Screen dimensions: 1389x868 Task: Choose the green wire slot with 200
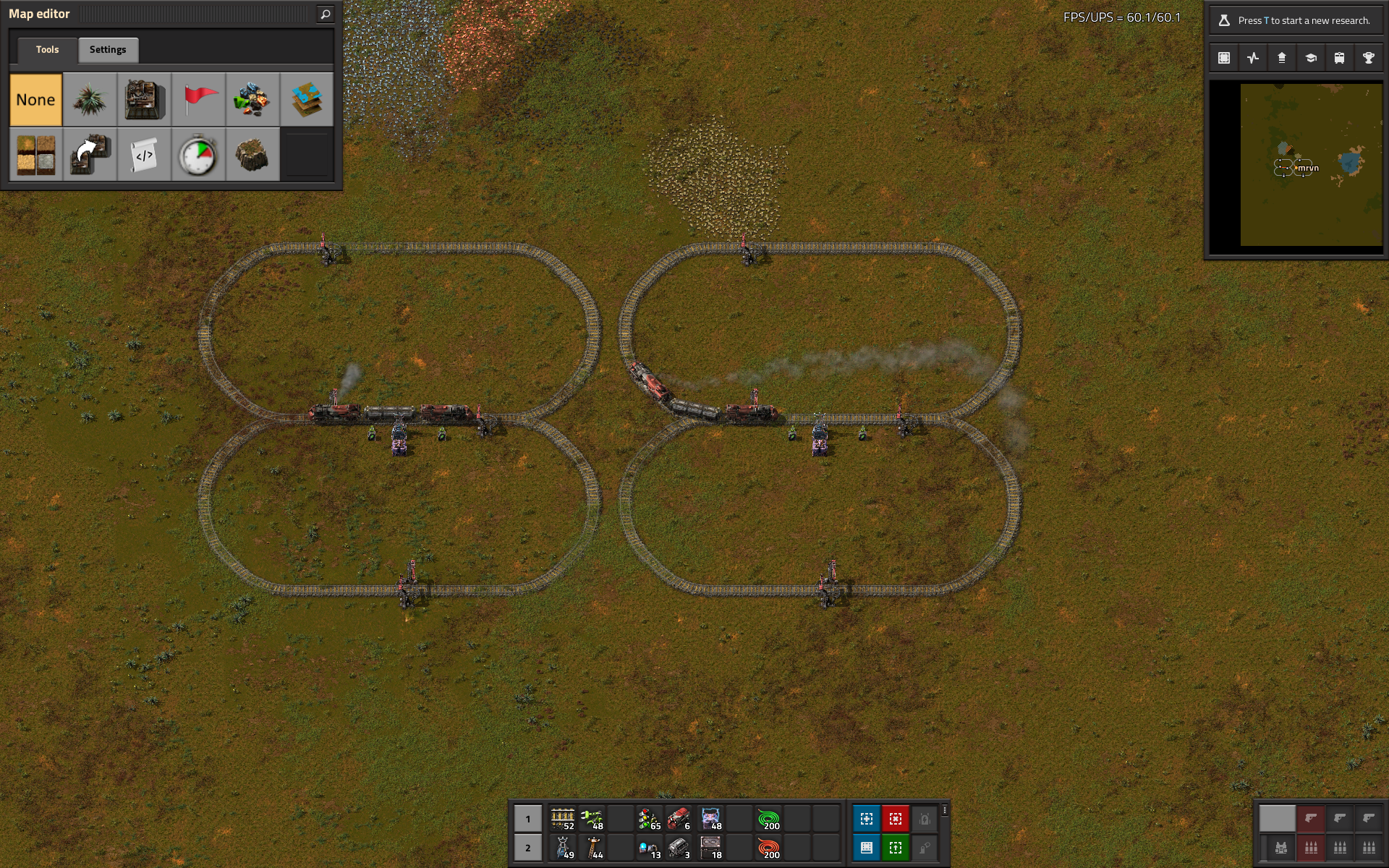[x=768, y=819]
